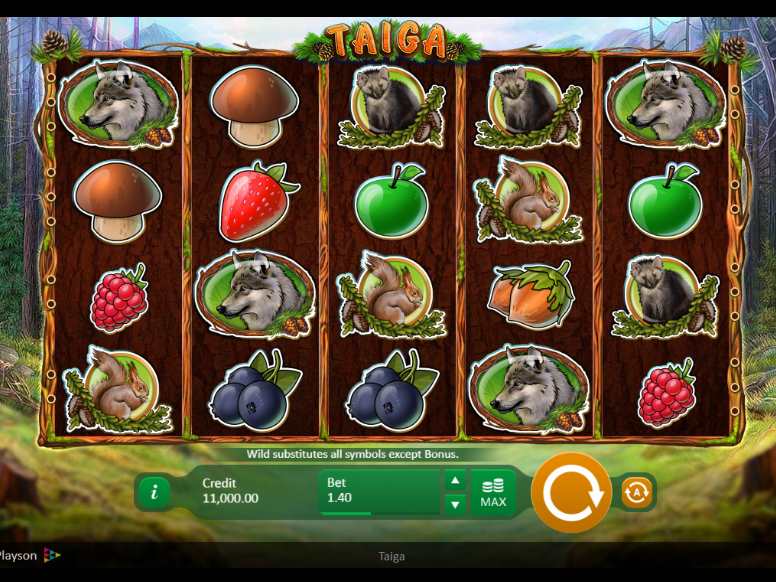Toggle the autoplay button
This screenshot has width=776, height=582.
[x=636, y=492]
